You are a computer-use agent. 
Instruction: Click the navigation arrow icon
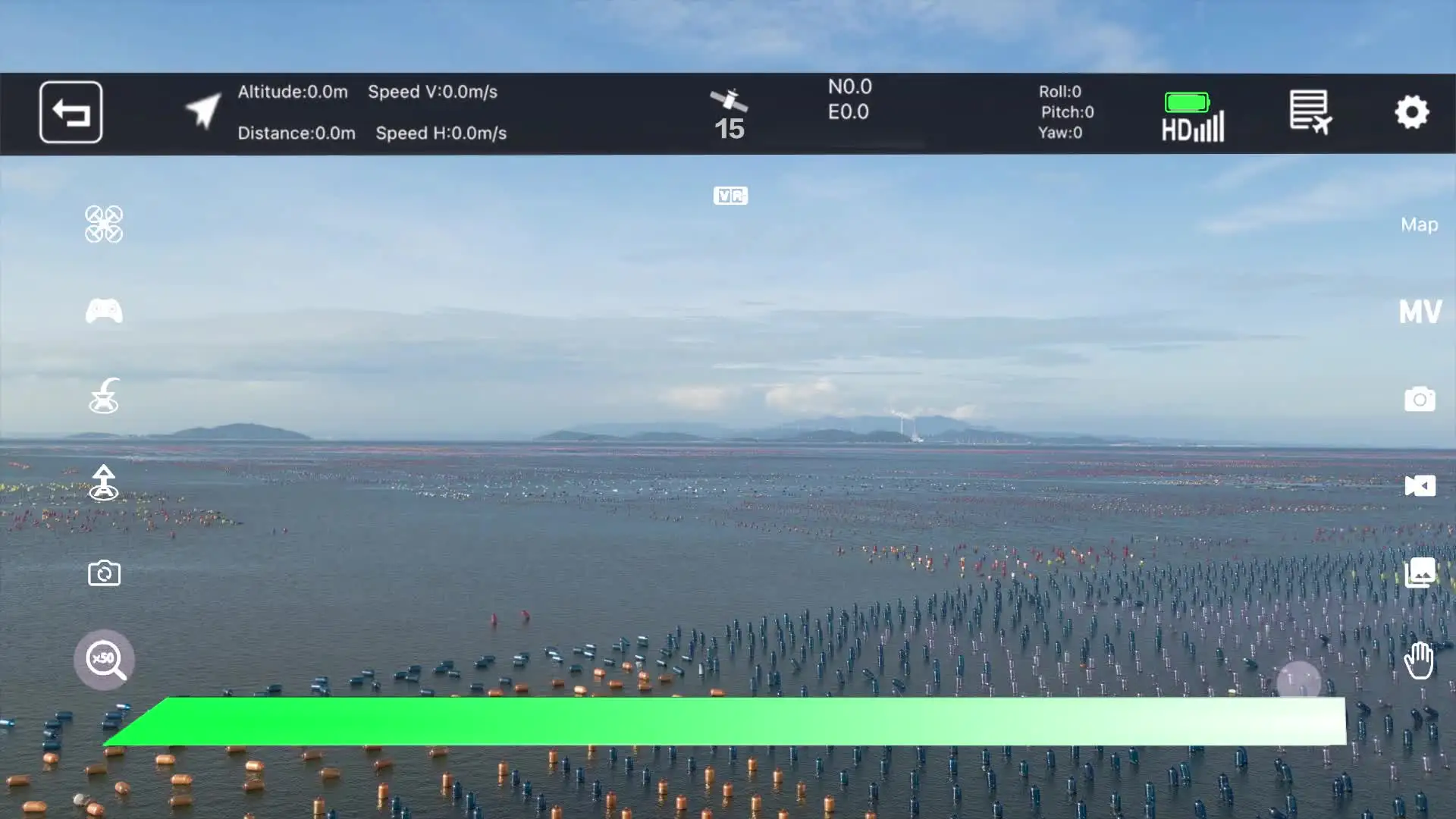(203, 111)
